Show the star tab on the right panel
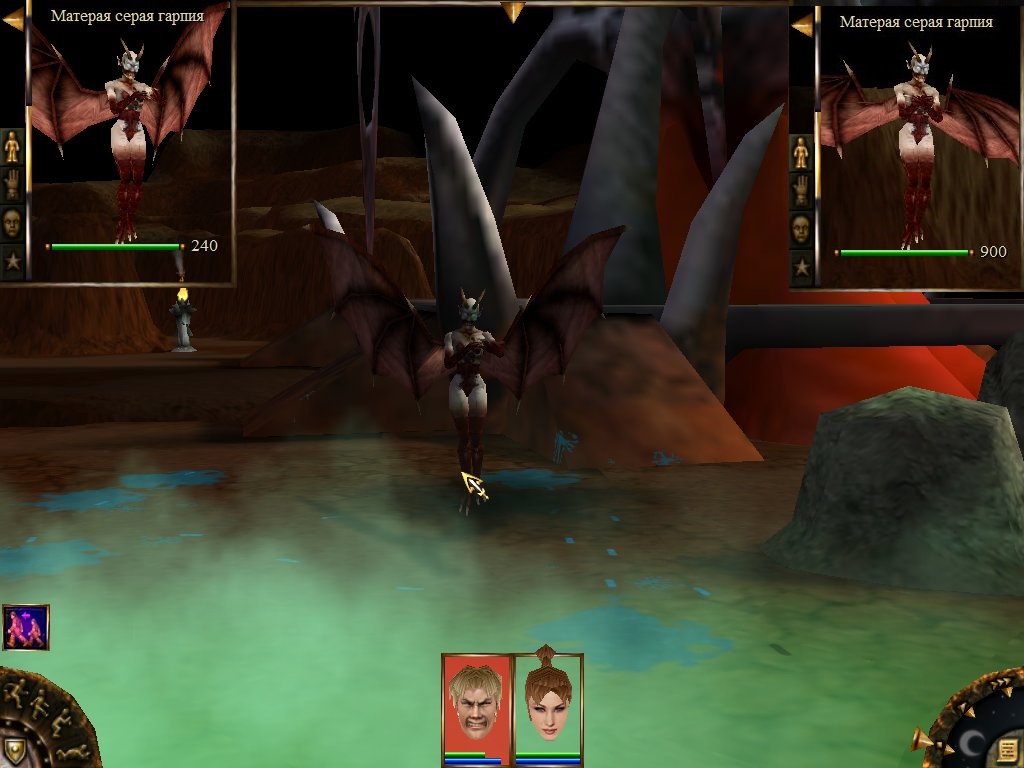This screenshot has height=768, width=1024. click(801, 267)
